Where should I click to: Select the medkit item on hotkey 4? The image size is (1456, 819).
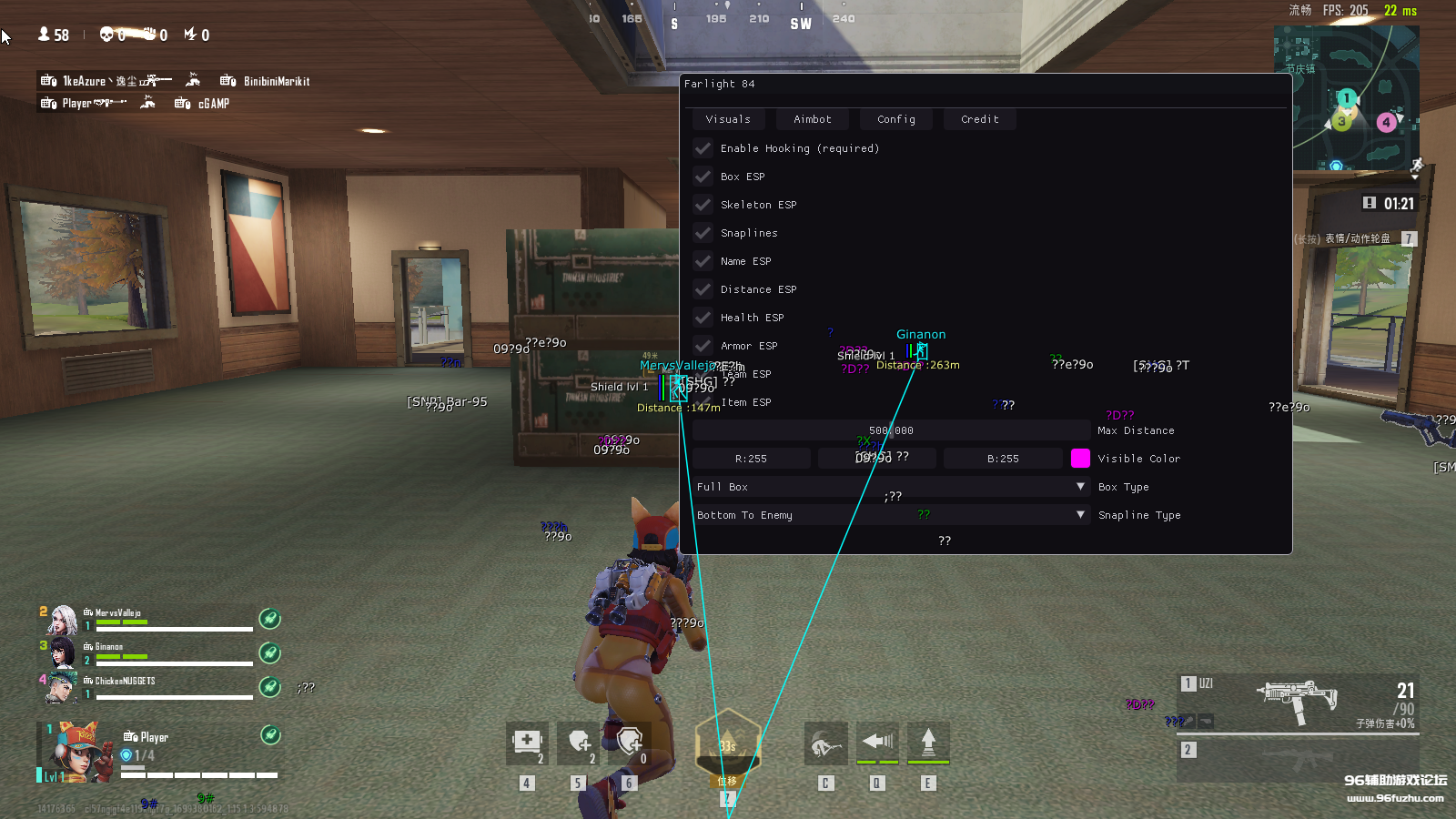528,743
